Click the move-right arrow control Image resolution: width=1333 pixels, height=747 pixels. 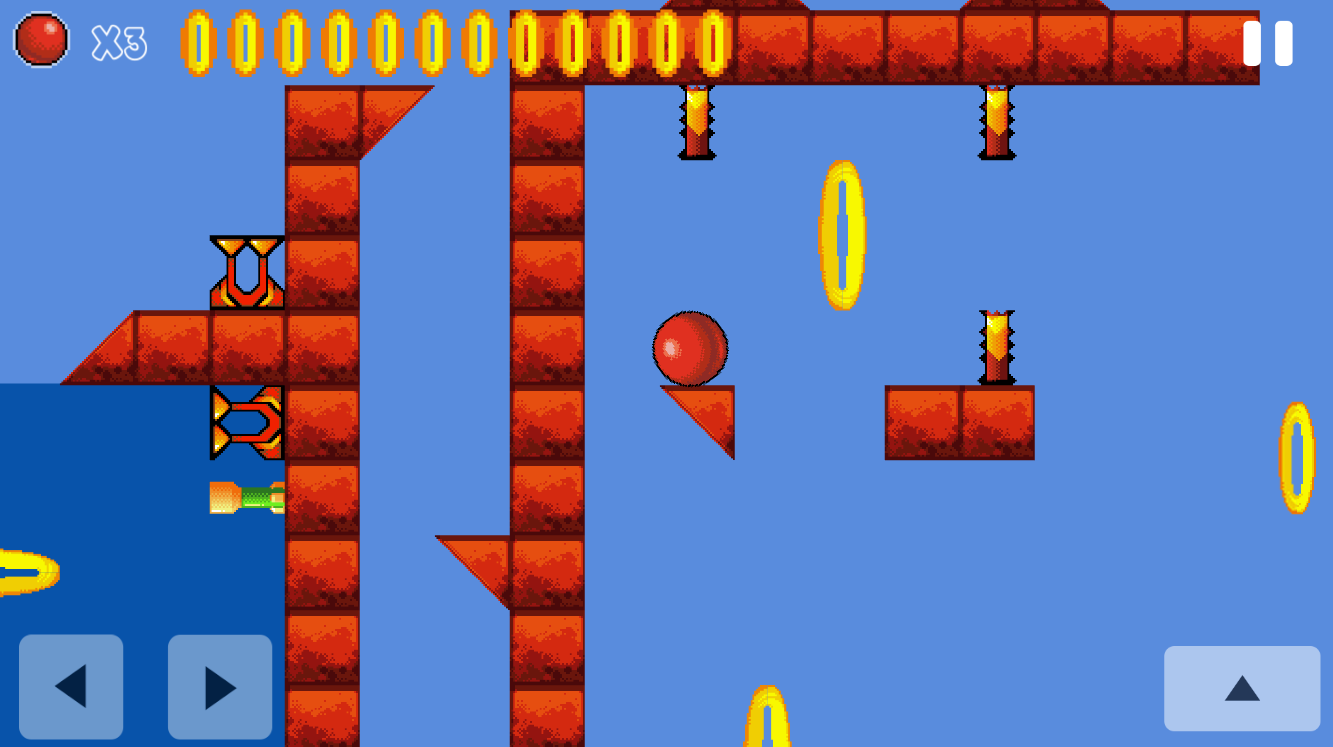219,688
